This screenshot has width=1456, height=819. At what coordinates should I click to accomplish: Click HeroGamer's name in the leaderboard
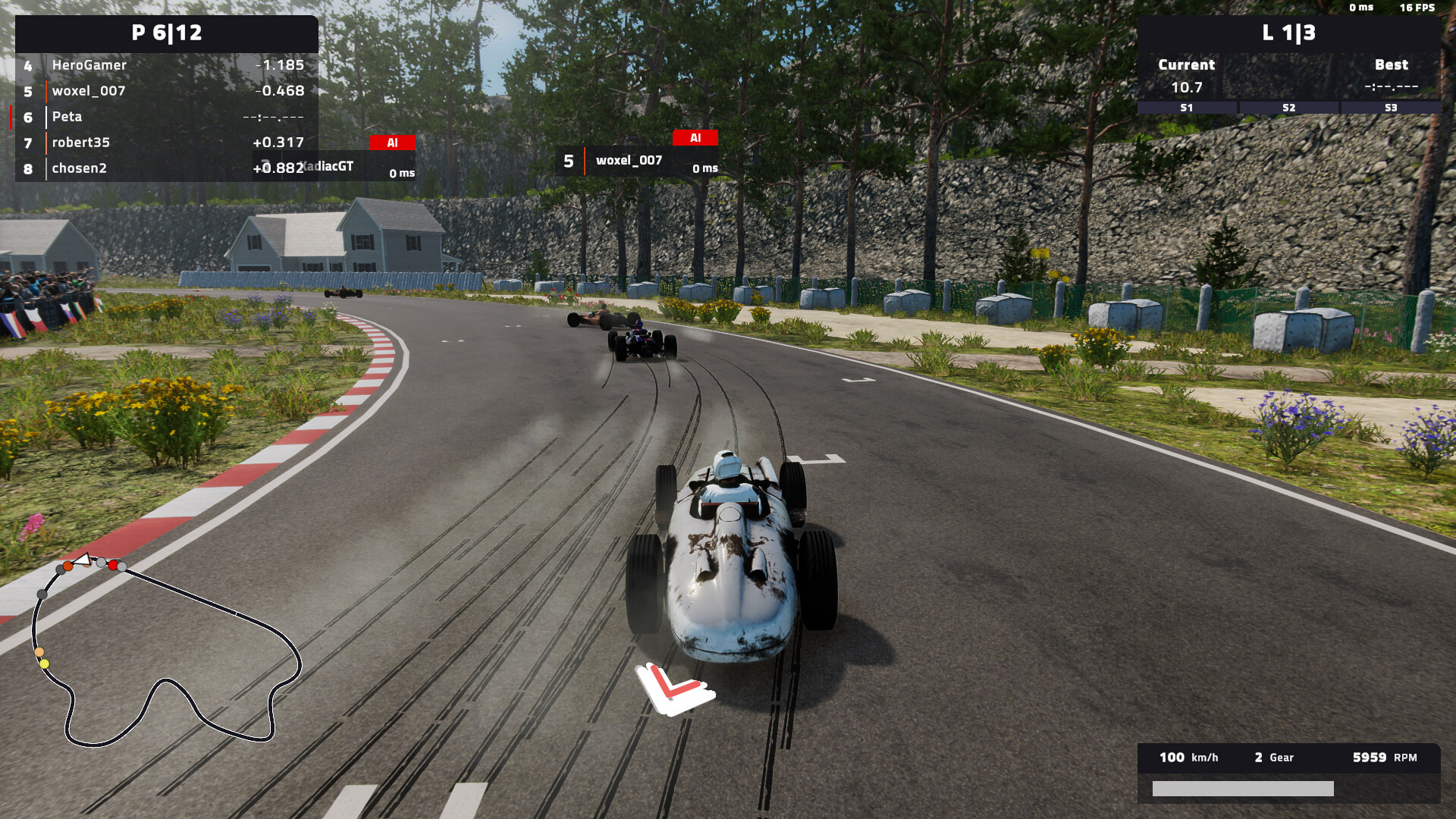point(89,65)
